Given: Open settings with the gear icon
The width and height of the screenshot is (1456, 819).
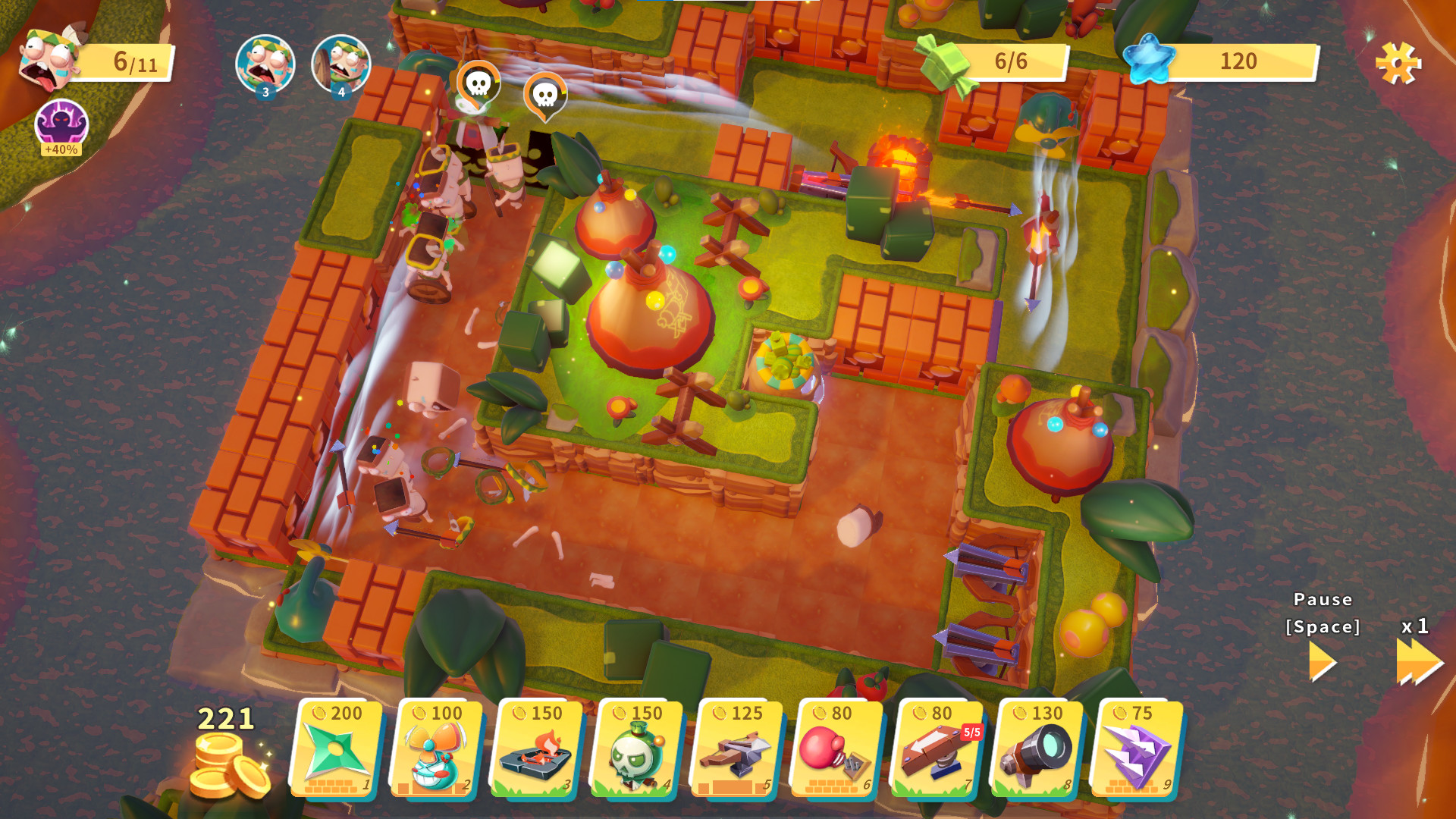Looking at the screenshot, I should [1399, 64].
